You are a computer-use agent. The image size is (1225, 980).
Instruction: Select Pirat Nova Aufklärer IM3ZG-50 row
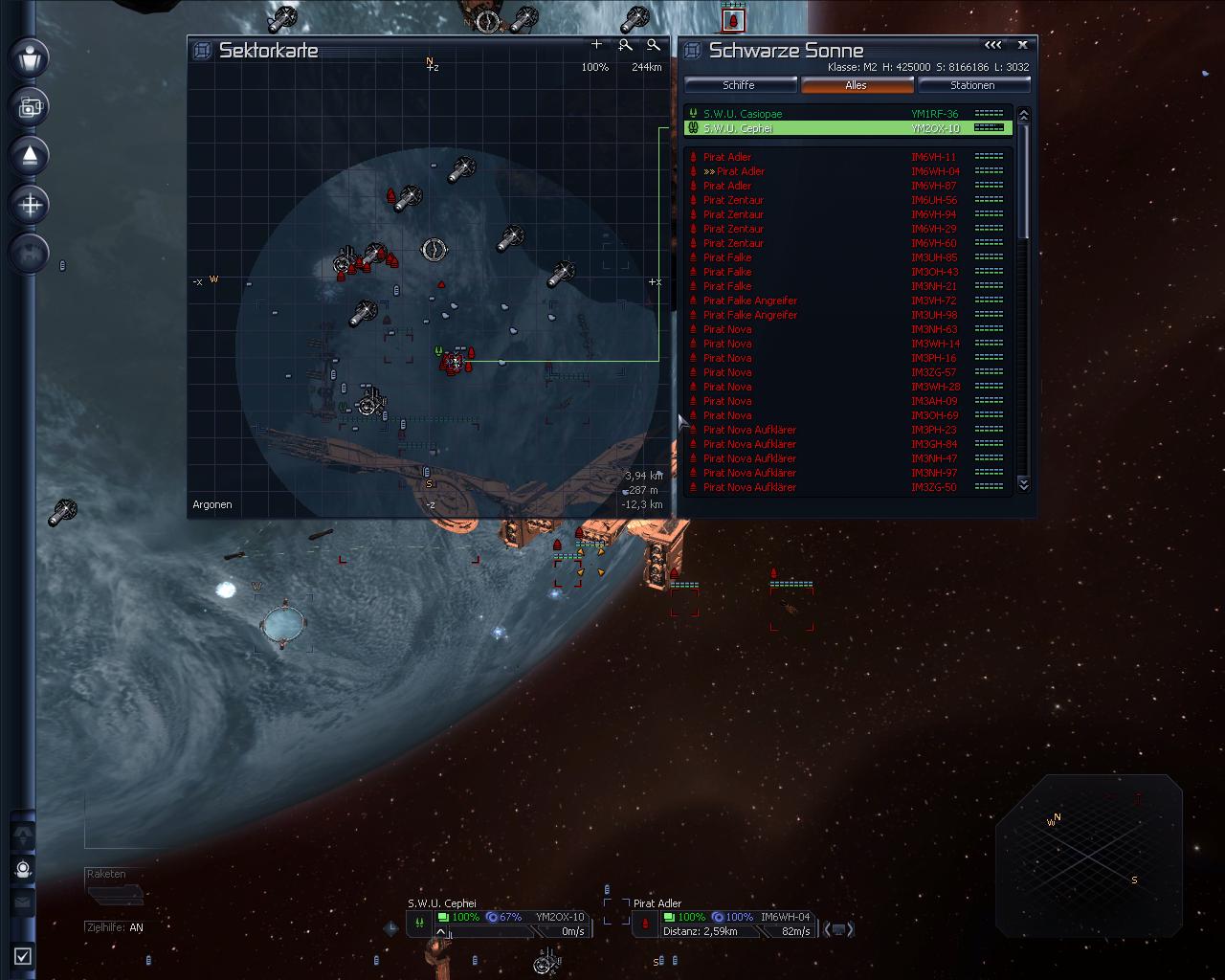(x=749, y=487)
